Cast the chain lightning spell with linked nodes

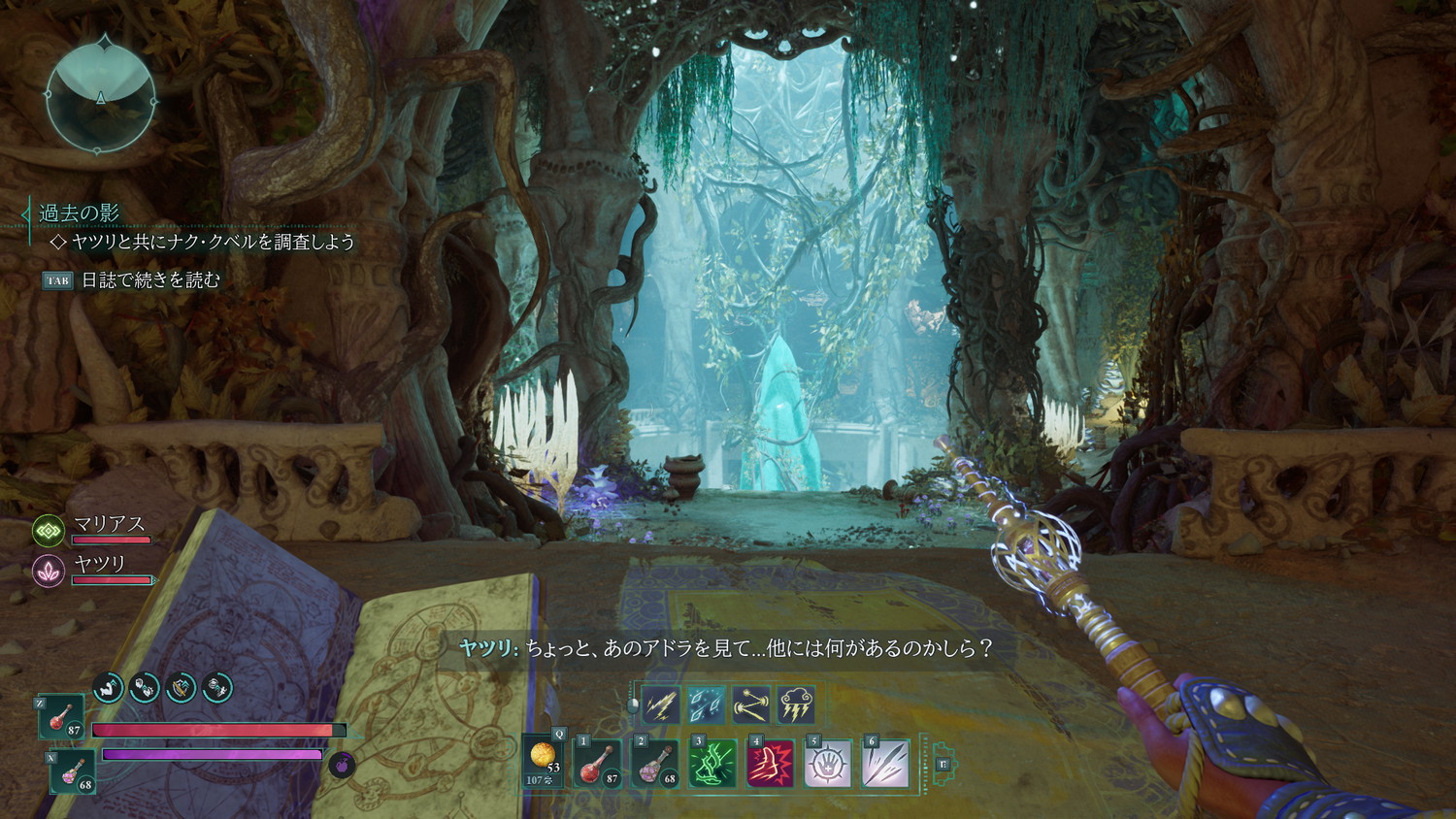tap(751, 704)
